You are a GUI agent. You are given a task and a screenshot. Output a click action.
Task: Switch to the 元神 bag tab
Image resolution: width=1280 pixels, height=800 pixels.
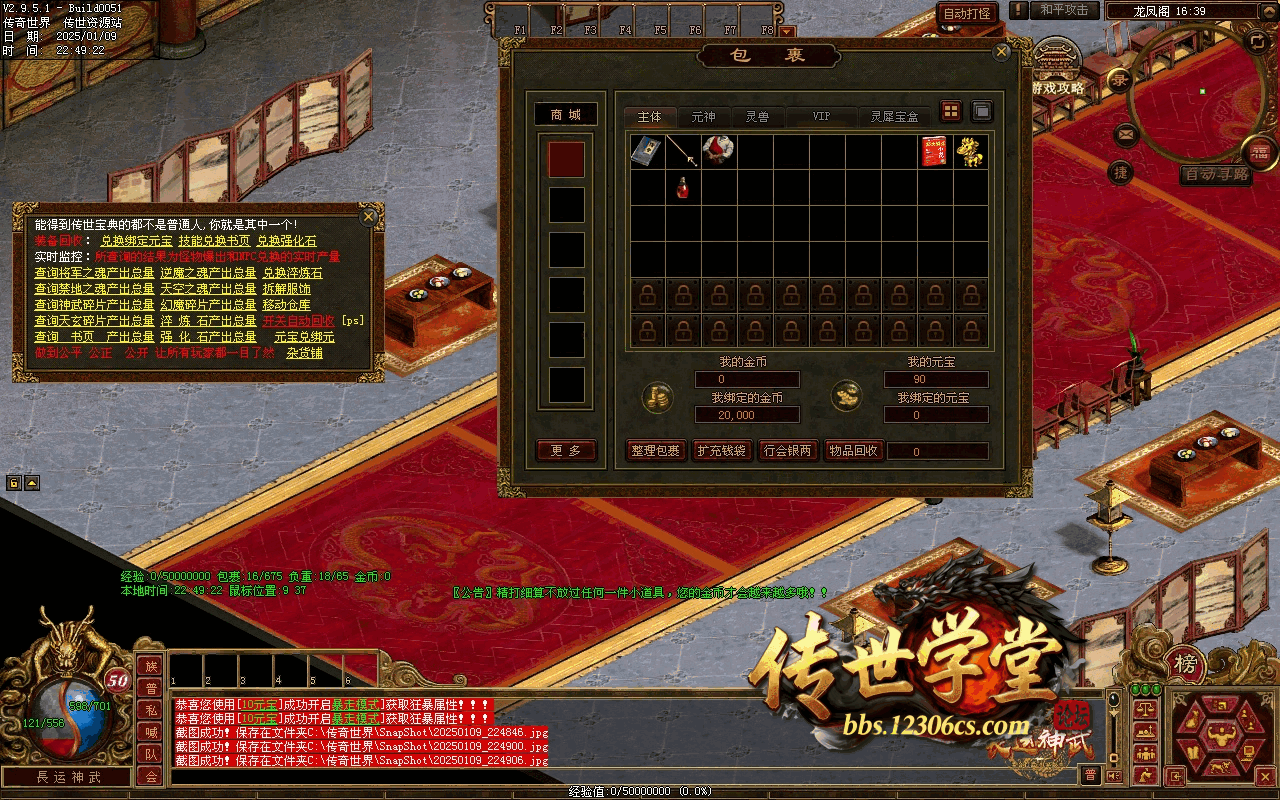coord(704,117)
